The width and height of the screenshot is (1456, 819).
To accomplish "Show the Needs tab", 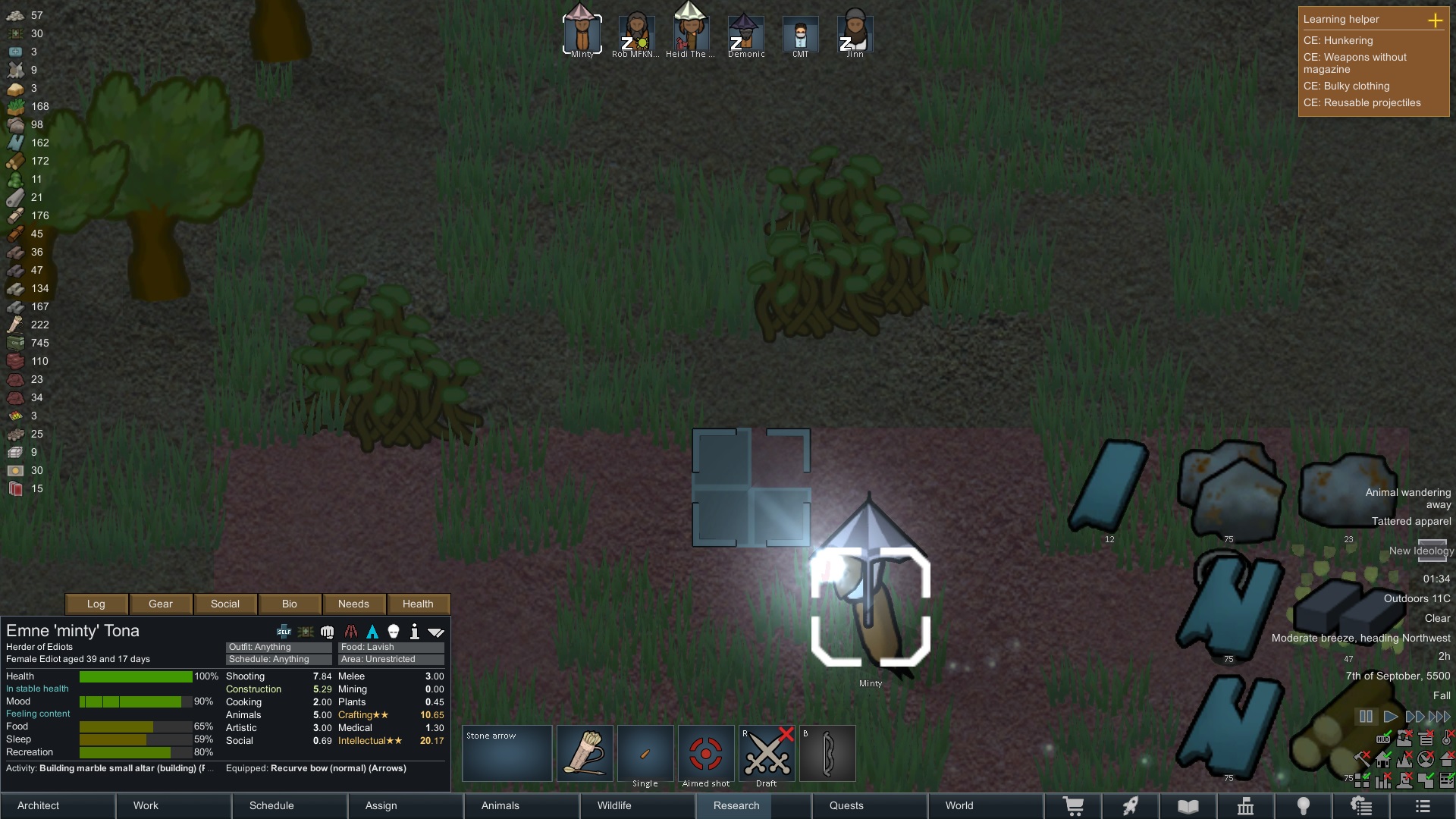I will pyautogui.click(x=353, y=604).
